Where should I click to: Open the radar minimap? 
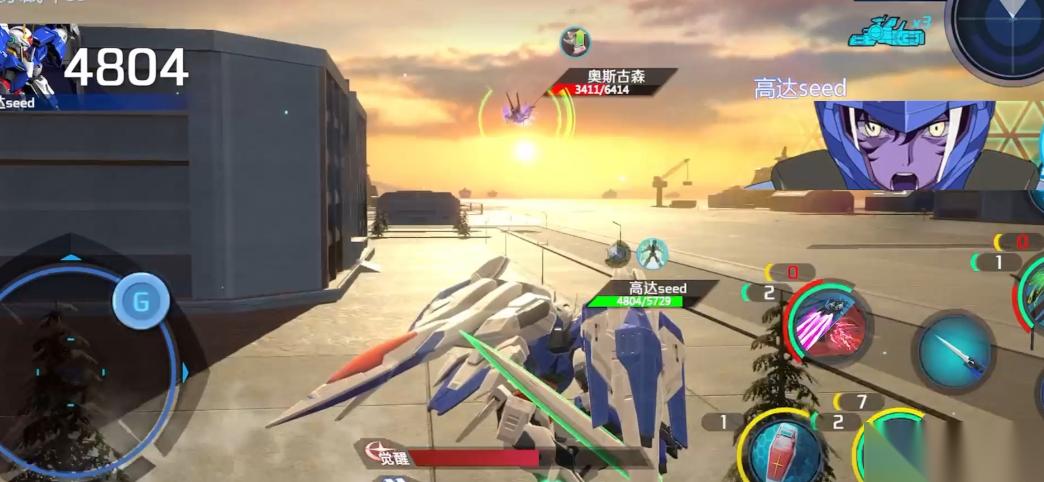point(994,34)
